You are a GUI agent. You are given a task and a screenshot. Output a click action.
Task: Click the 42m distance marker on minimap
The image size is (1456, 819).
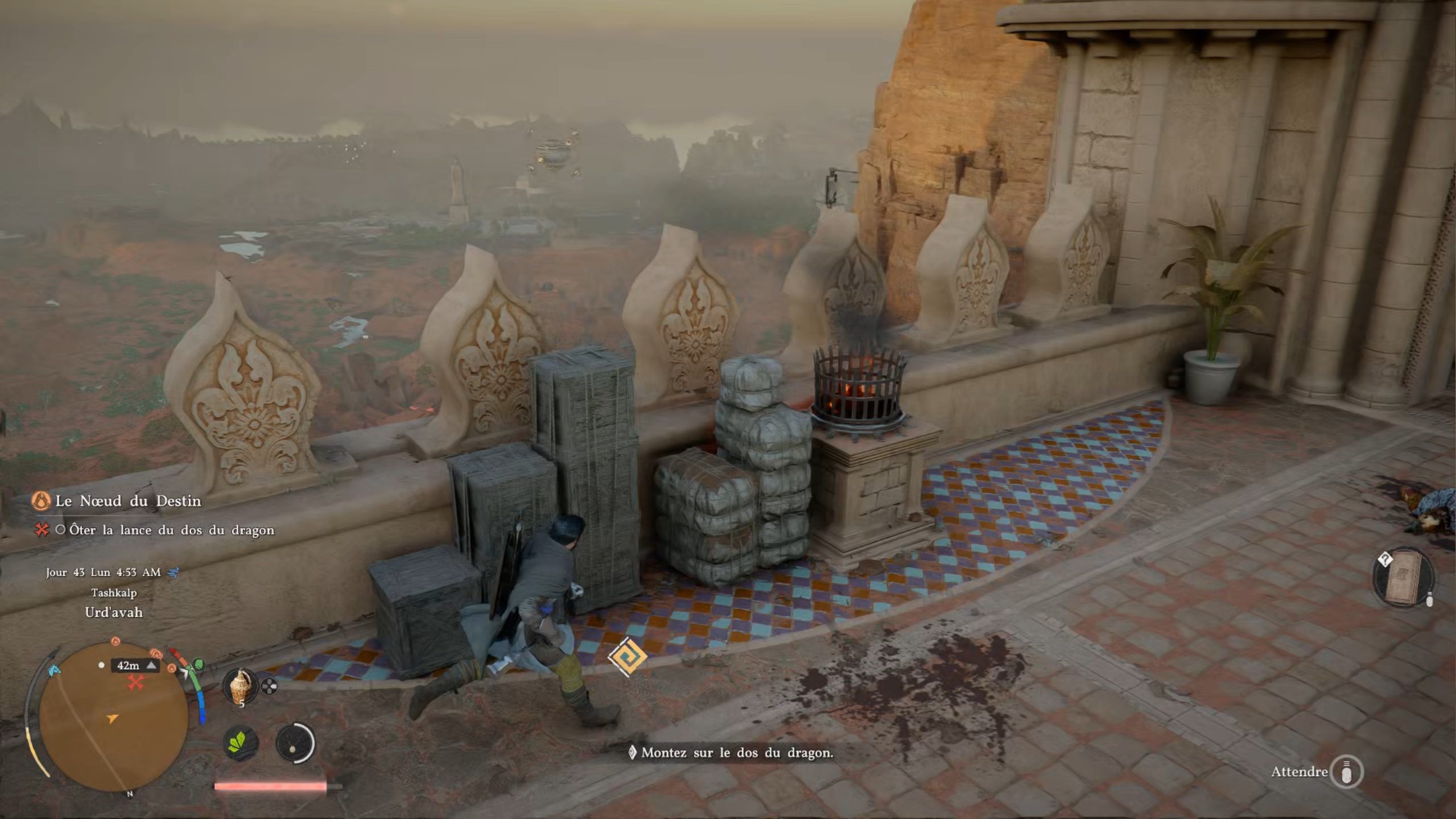point(134,665)
